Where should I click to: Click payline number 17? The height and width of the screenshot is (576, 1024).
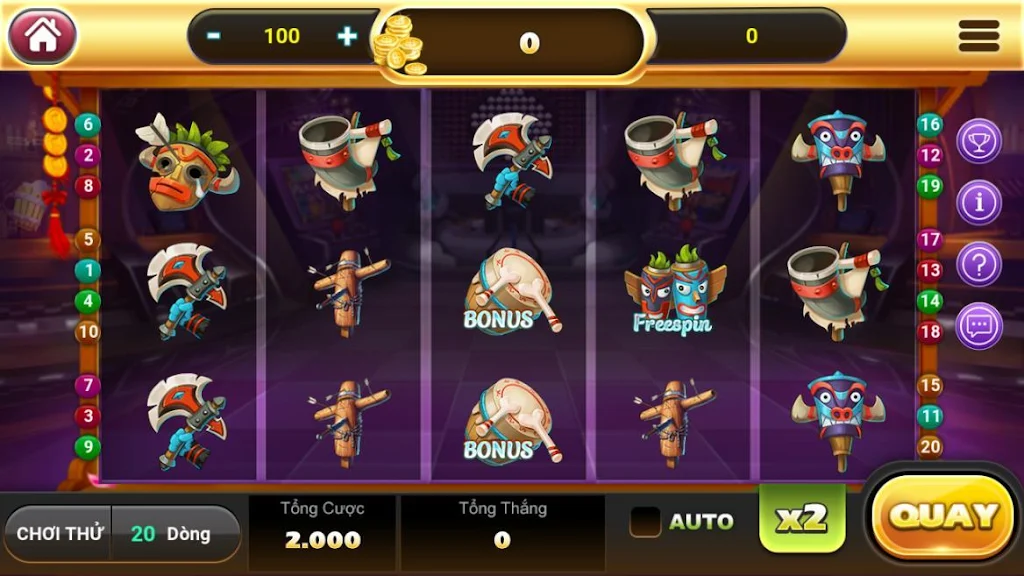pyautogui.click(x=930, y=240)
